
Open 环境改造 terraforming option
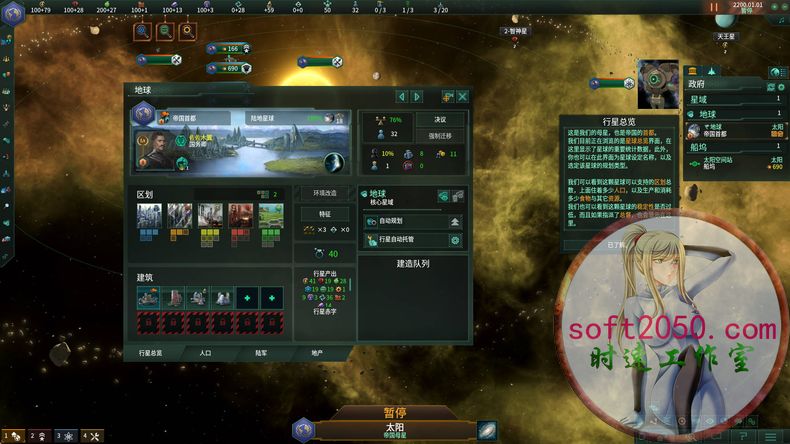point(325,193)
